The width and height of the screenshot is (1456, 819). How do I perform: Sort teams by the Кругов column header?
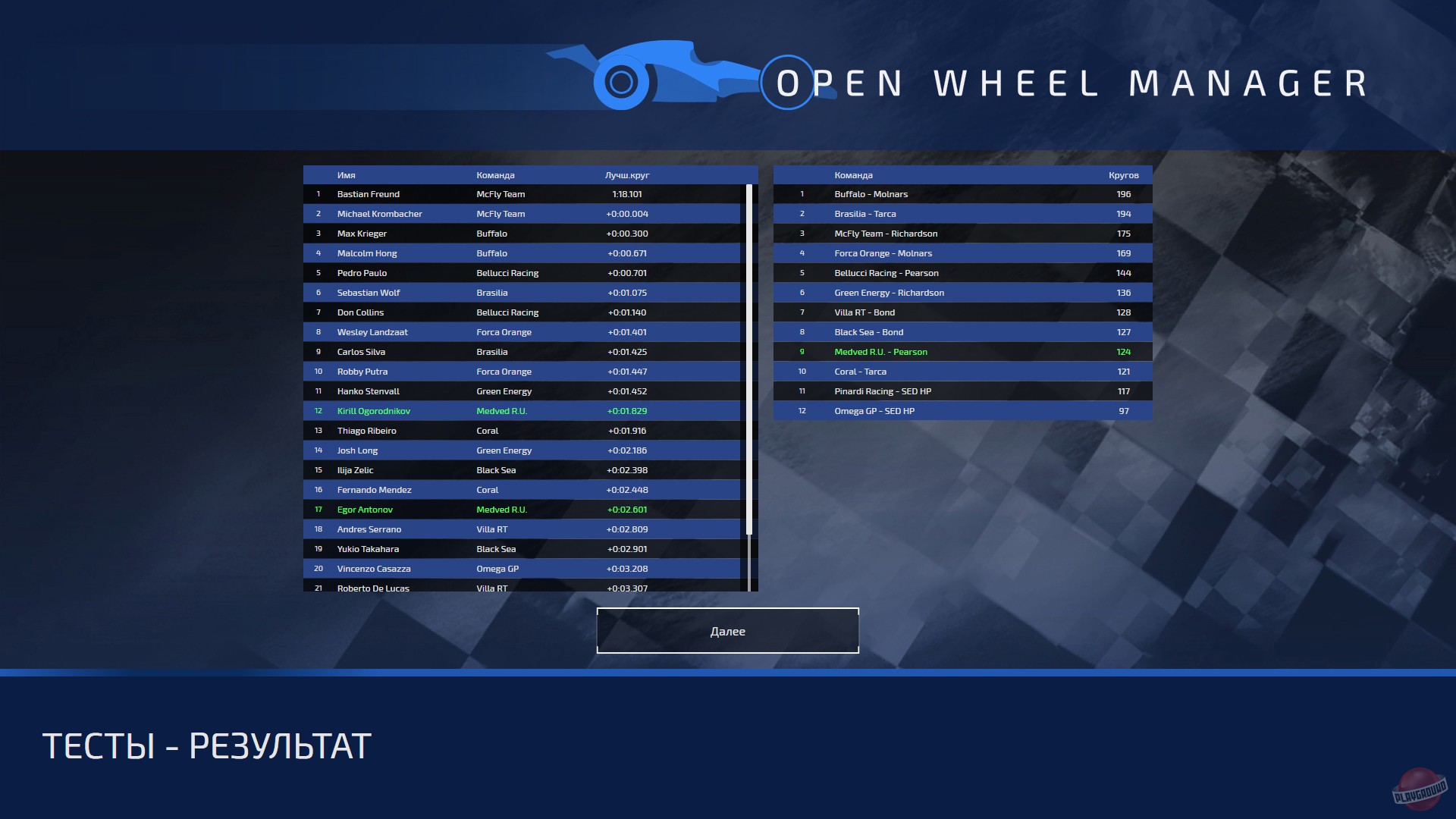point(1124,174)
